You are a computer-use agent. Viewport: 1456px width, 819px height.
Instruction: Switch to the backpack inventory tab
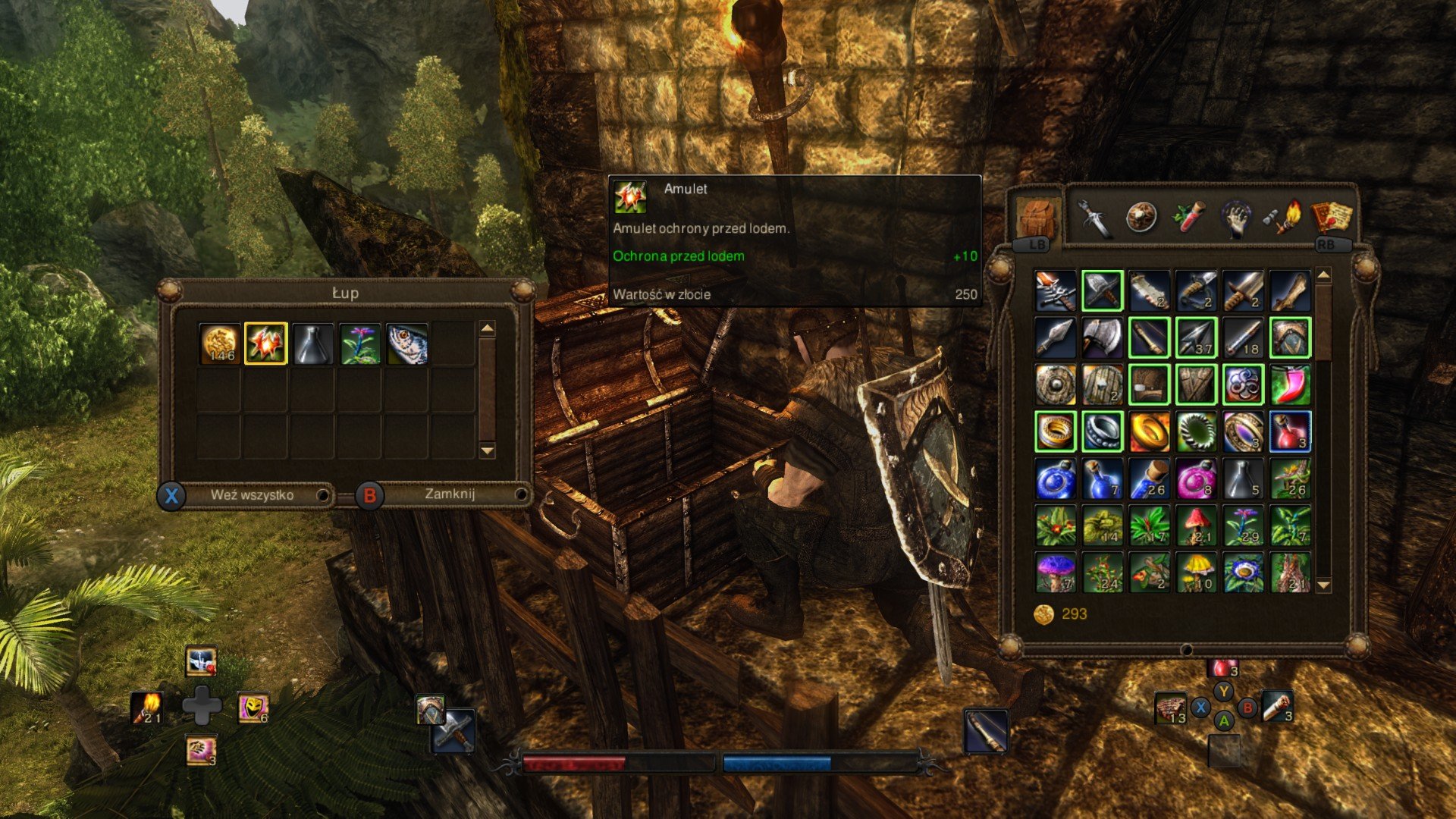click(x=1037, y=218)
